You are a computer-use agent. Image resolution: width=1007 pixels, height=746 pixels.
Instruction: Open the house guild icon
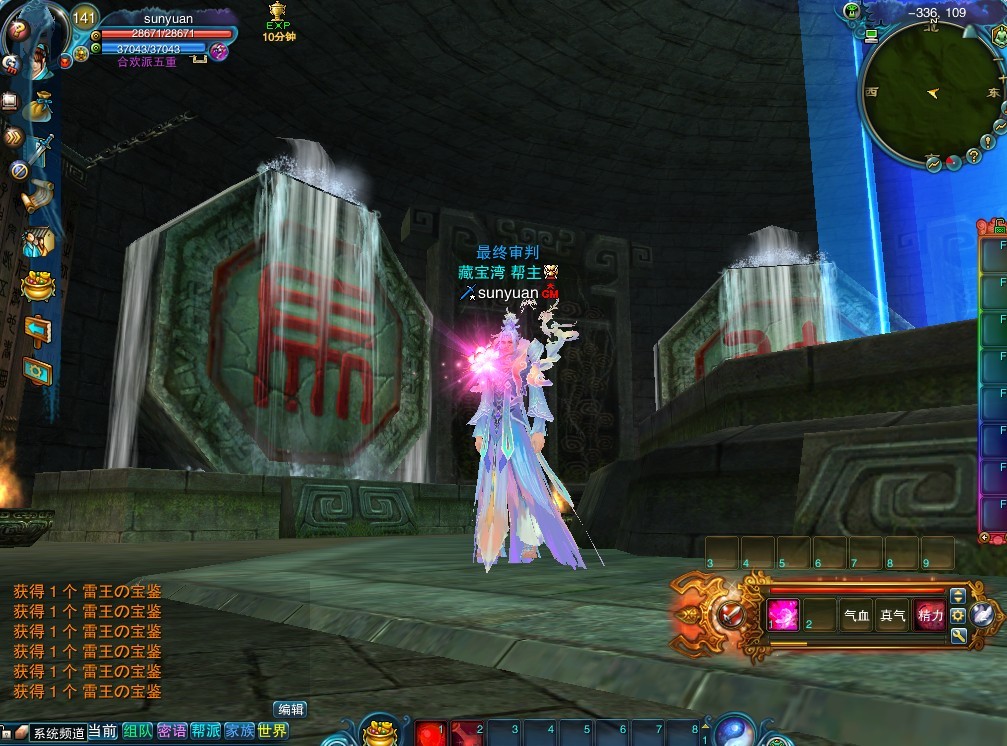coord(38,243)
